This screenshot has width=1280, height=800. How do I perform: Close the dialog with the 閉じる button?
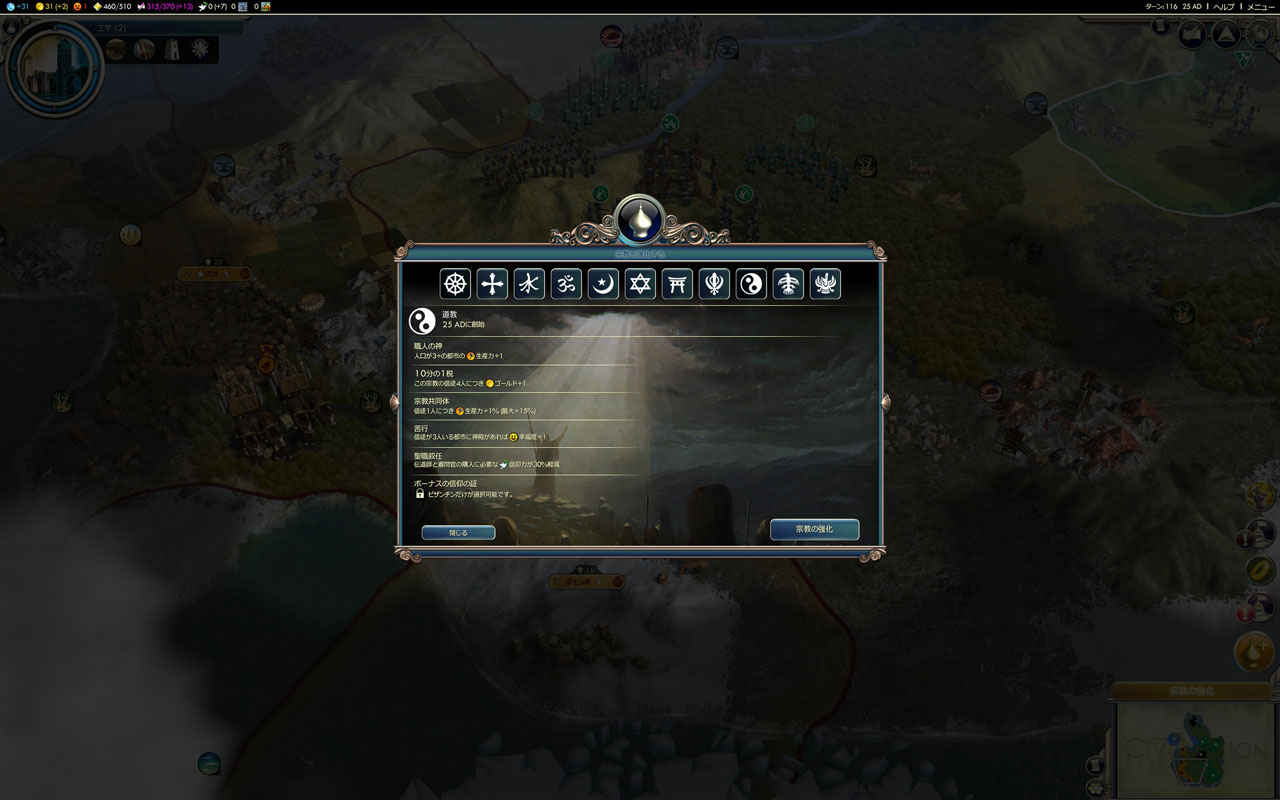point(458,533)
